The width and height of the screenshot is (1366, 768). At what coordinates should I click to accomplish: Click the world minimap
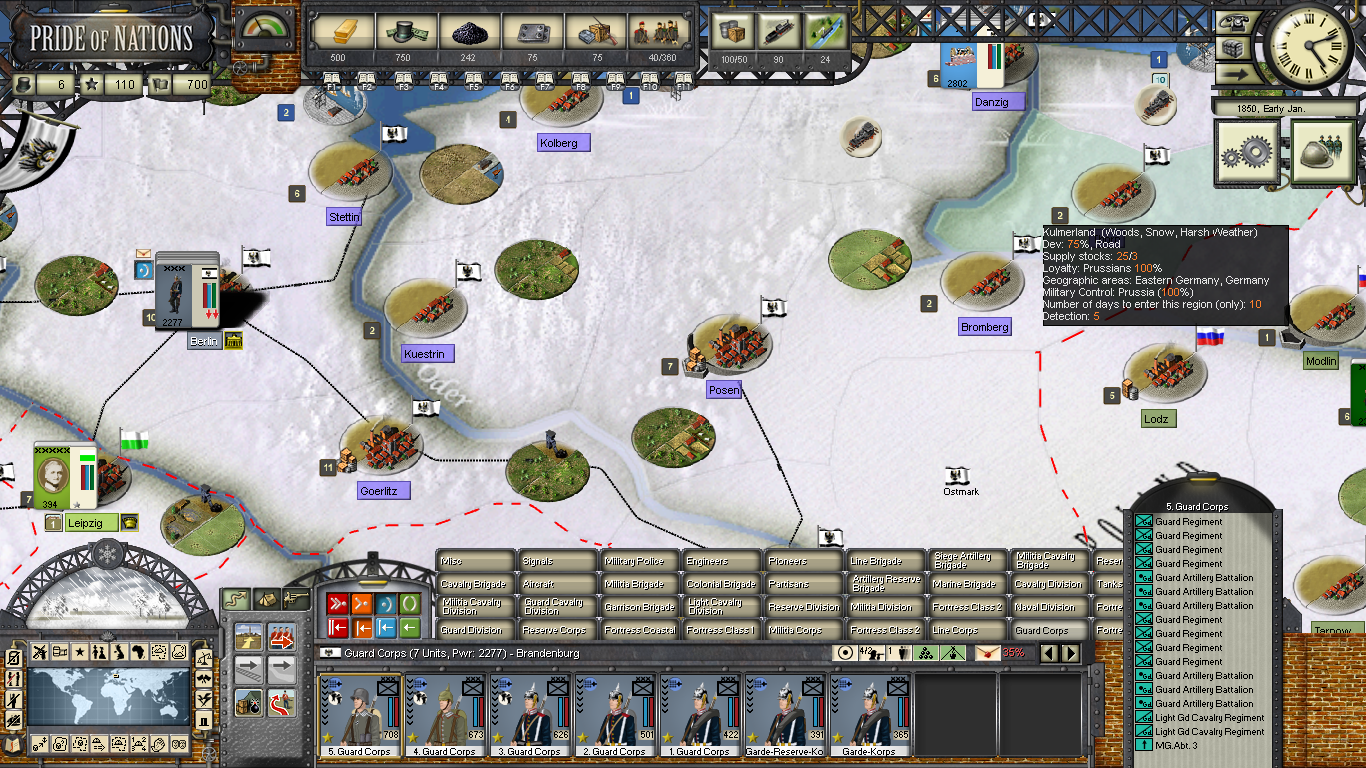pyautogui.click(x=108, y=696)
